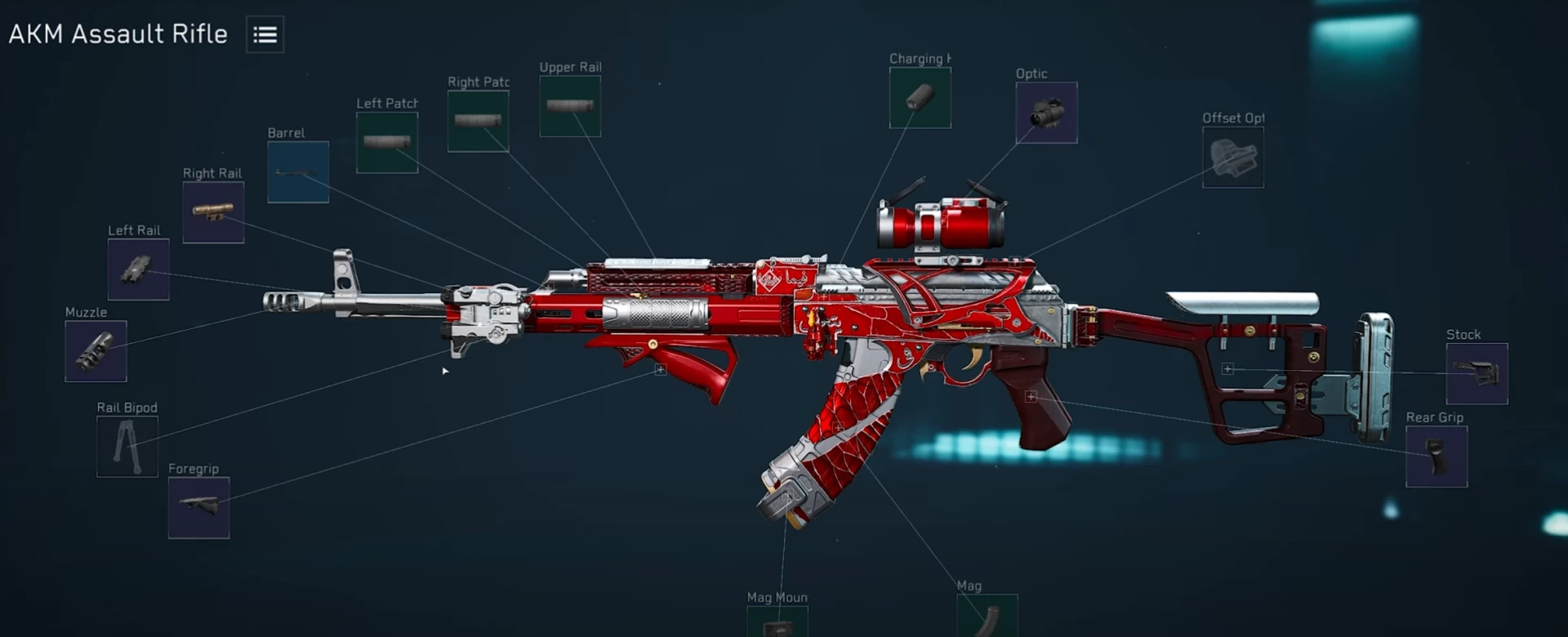Select the Mag Mount slot

777,622
